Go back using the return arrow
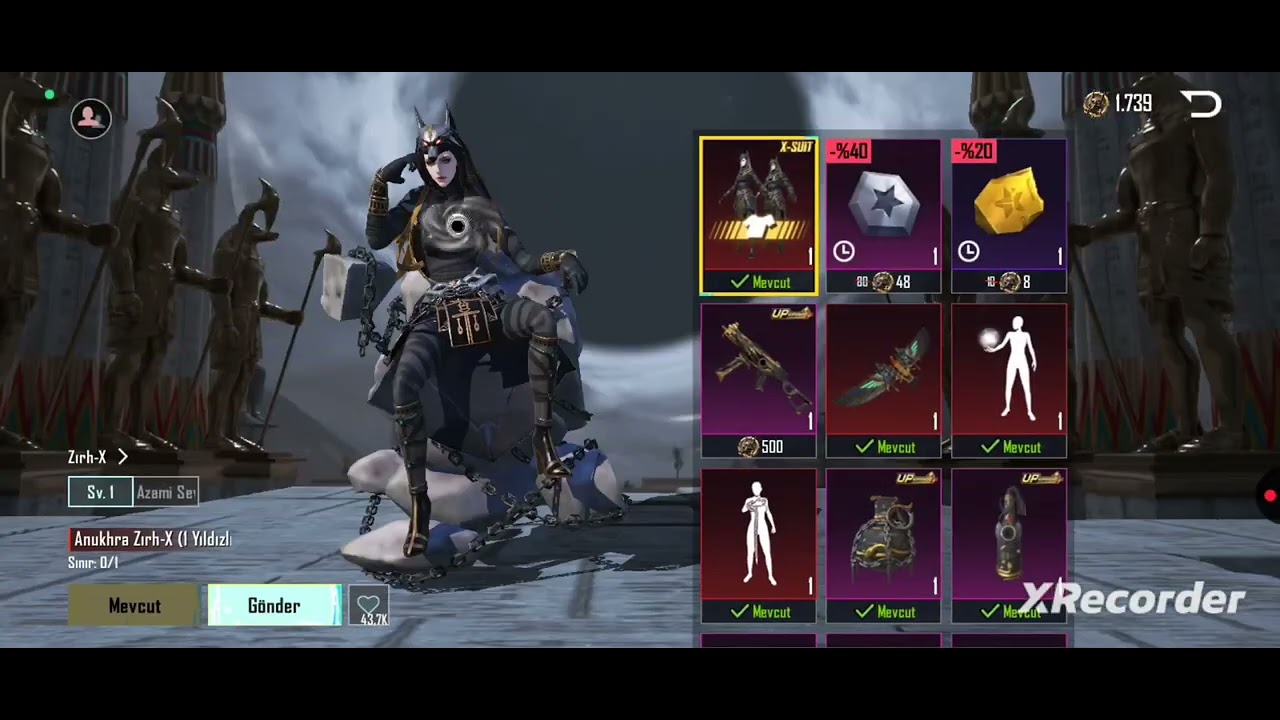The image size is (1280, 720). (x=1200, y=103)
